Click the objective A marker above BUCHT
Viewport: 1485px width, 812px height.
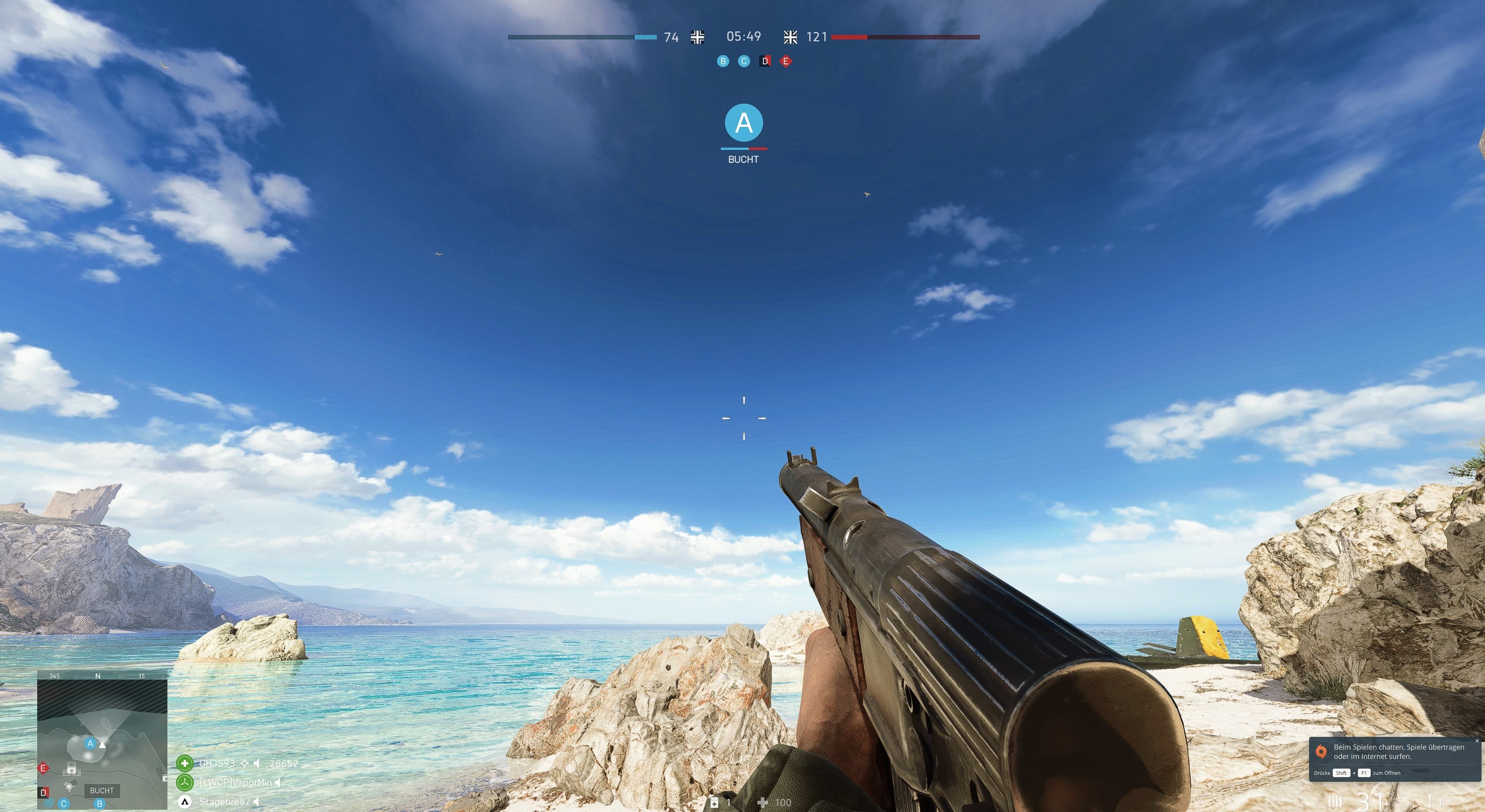(x=744, y=122)
